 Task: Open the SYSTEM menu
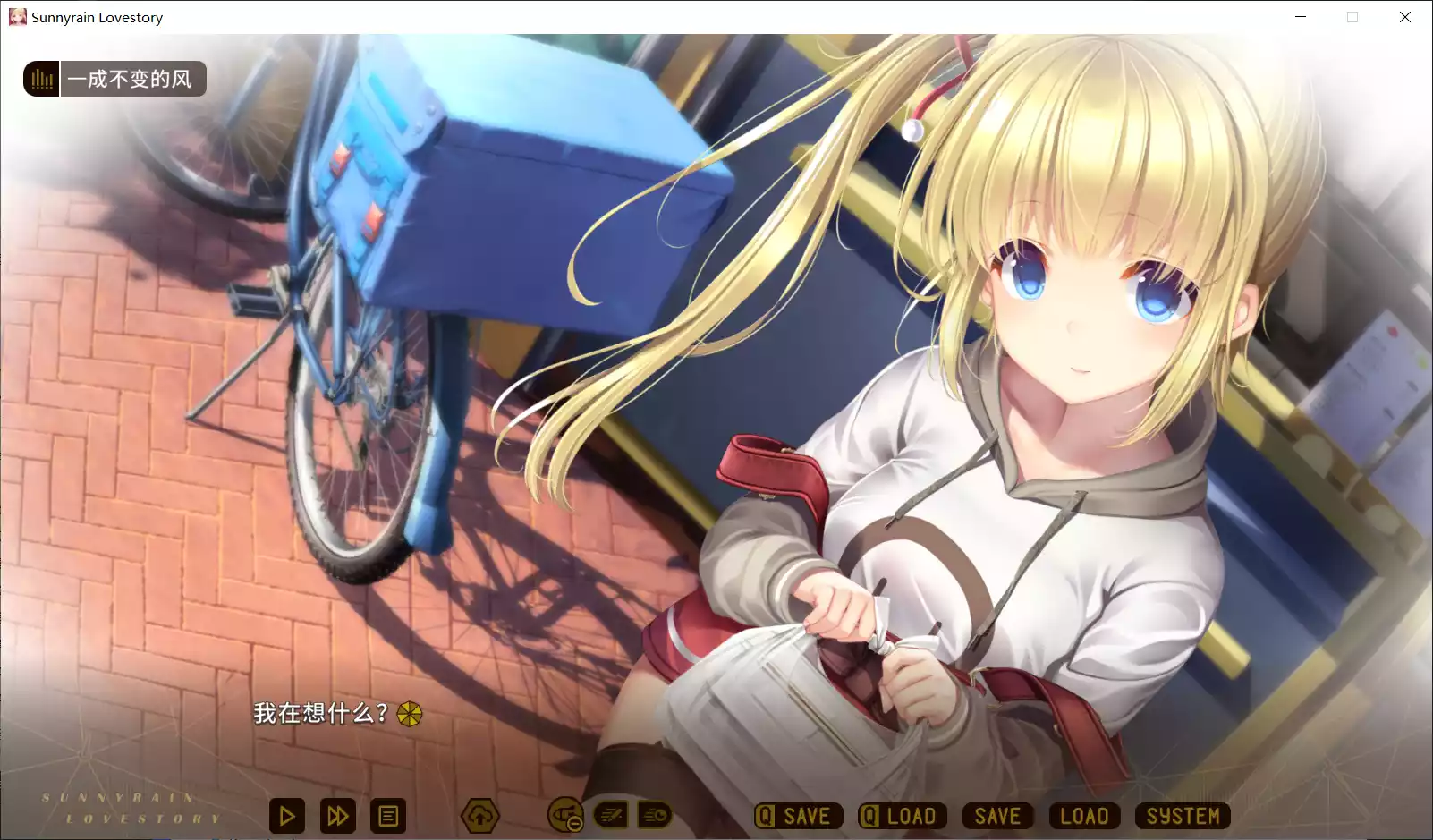pyautogui.click(x=1183, y=815)
